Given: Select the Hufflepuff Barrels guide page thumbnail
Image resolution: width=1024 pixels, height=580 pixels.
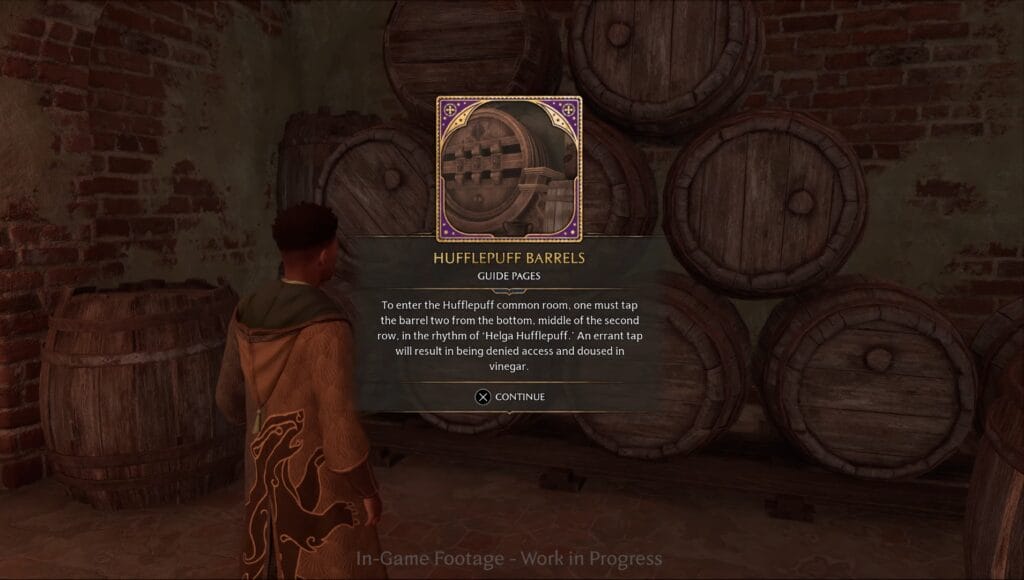Looking at the screenshot, I should pyautogui.click(x=509, y=169).
